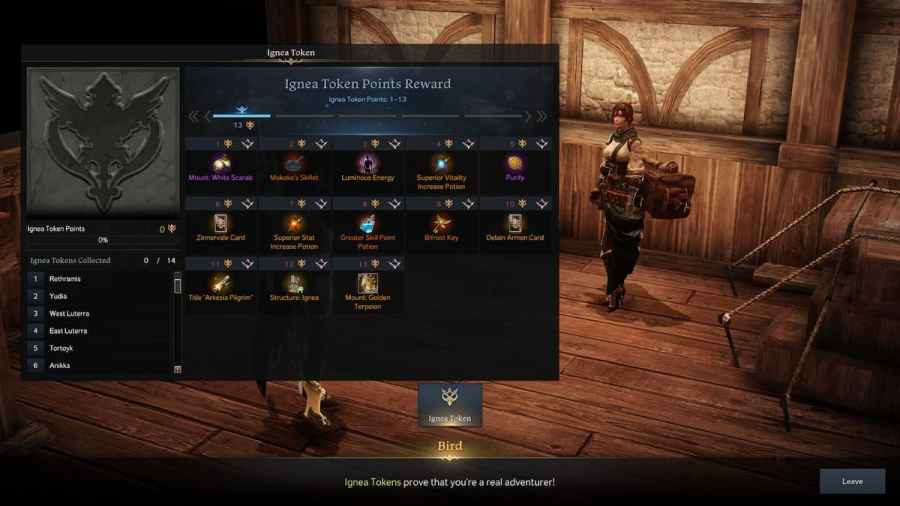Viewport: 900px width, 506px height.
Task: Select the Luminous Energy reward icon
Action: pyautogui.click(x=368, y=163)
